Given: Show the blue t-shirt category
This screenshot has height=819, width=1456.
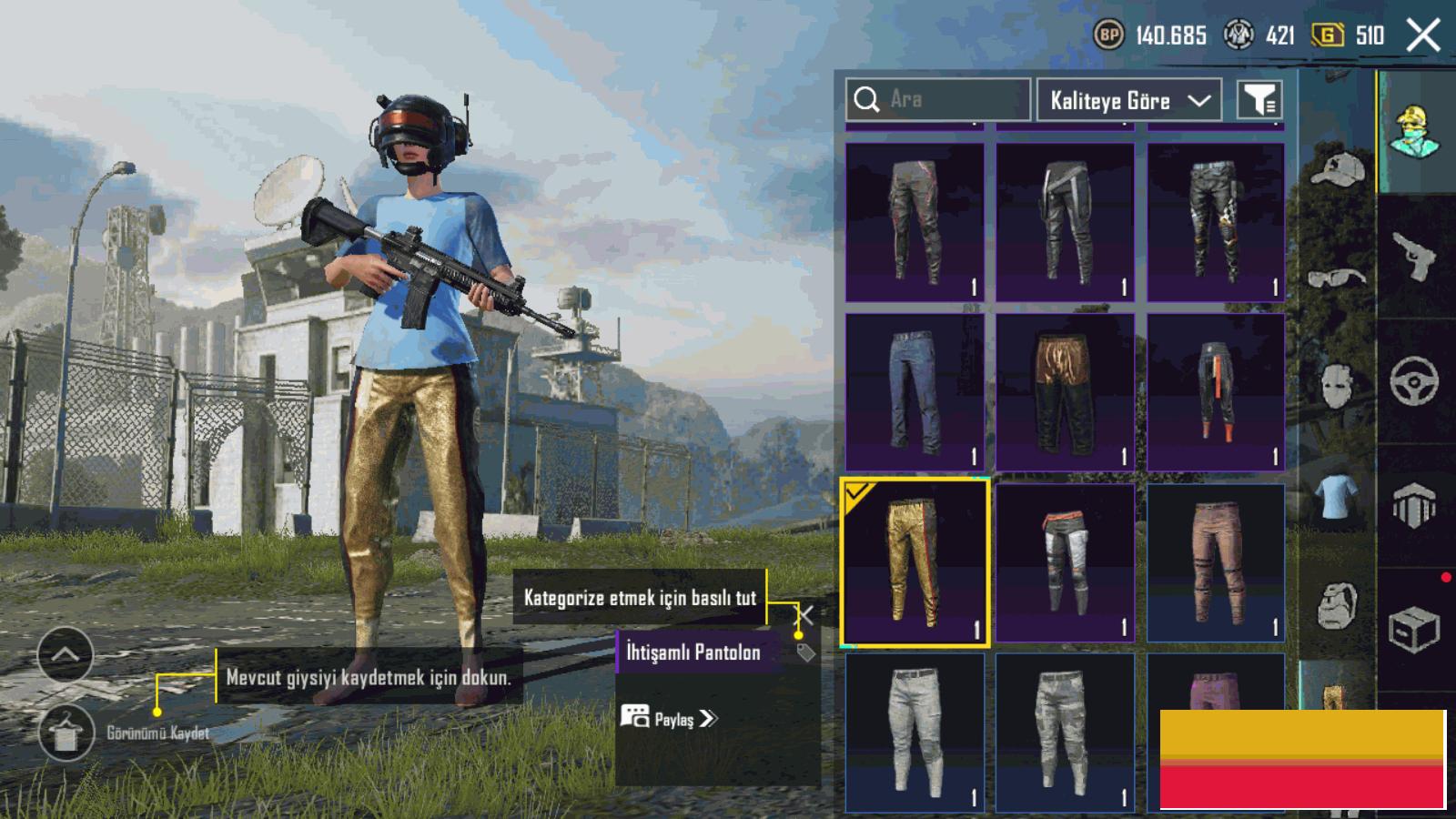Looking at the screenshot, I should click(x=1336, y=497).
